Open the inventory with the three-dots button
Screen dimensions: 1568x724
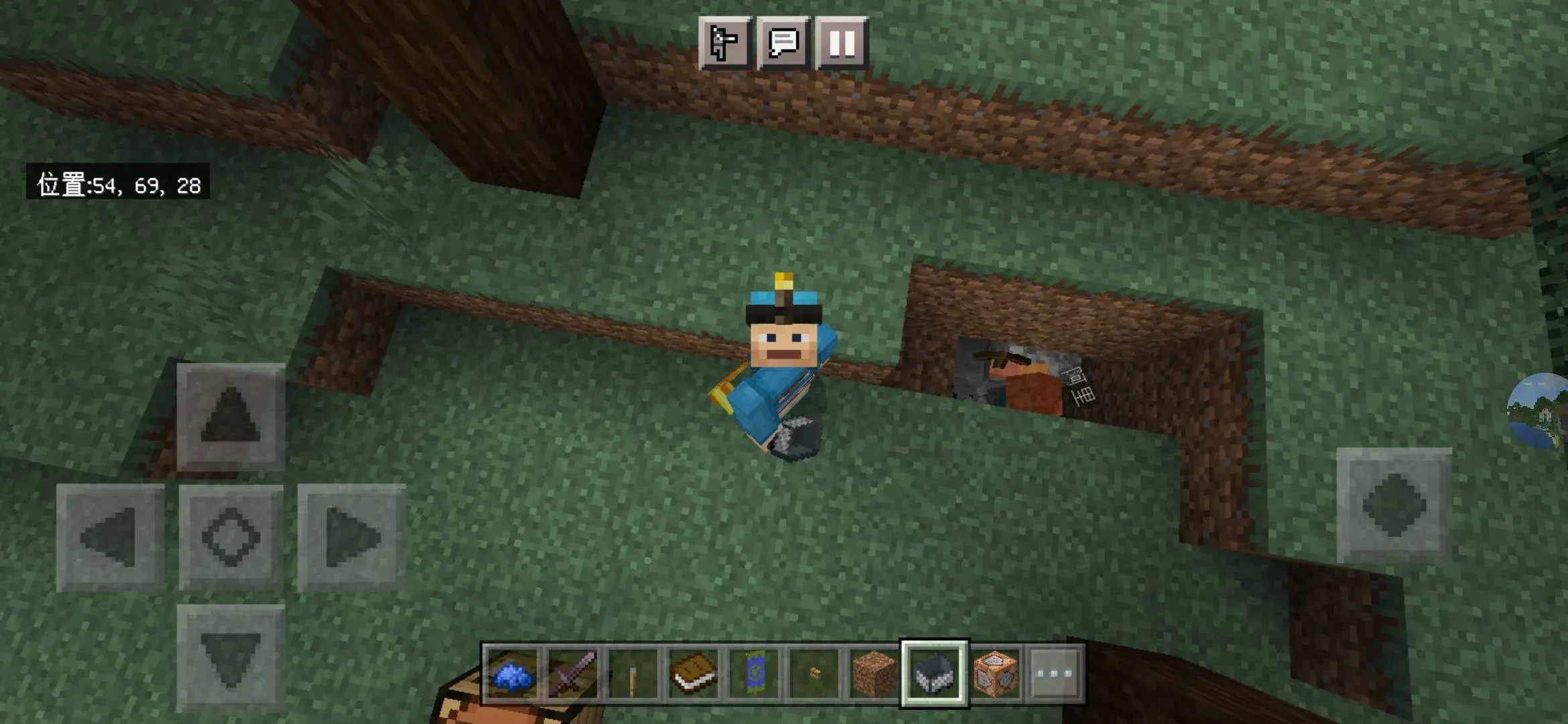tap(1054, 674)
